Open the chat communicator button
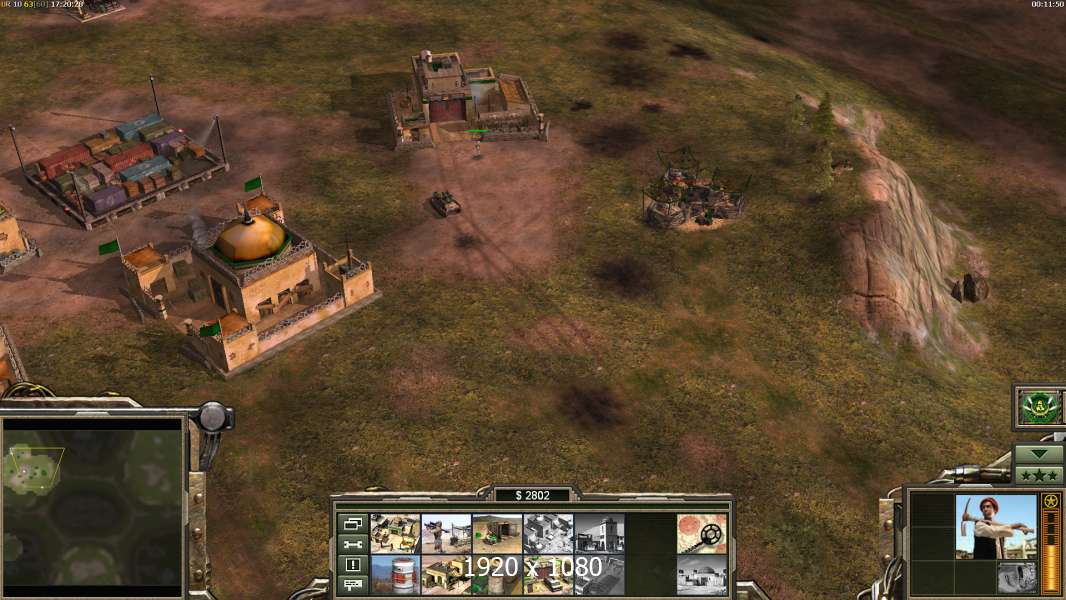The image size is (1066, 600). [352, 584]
